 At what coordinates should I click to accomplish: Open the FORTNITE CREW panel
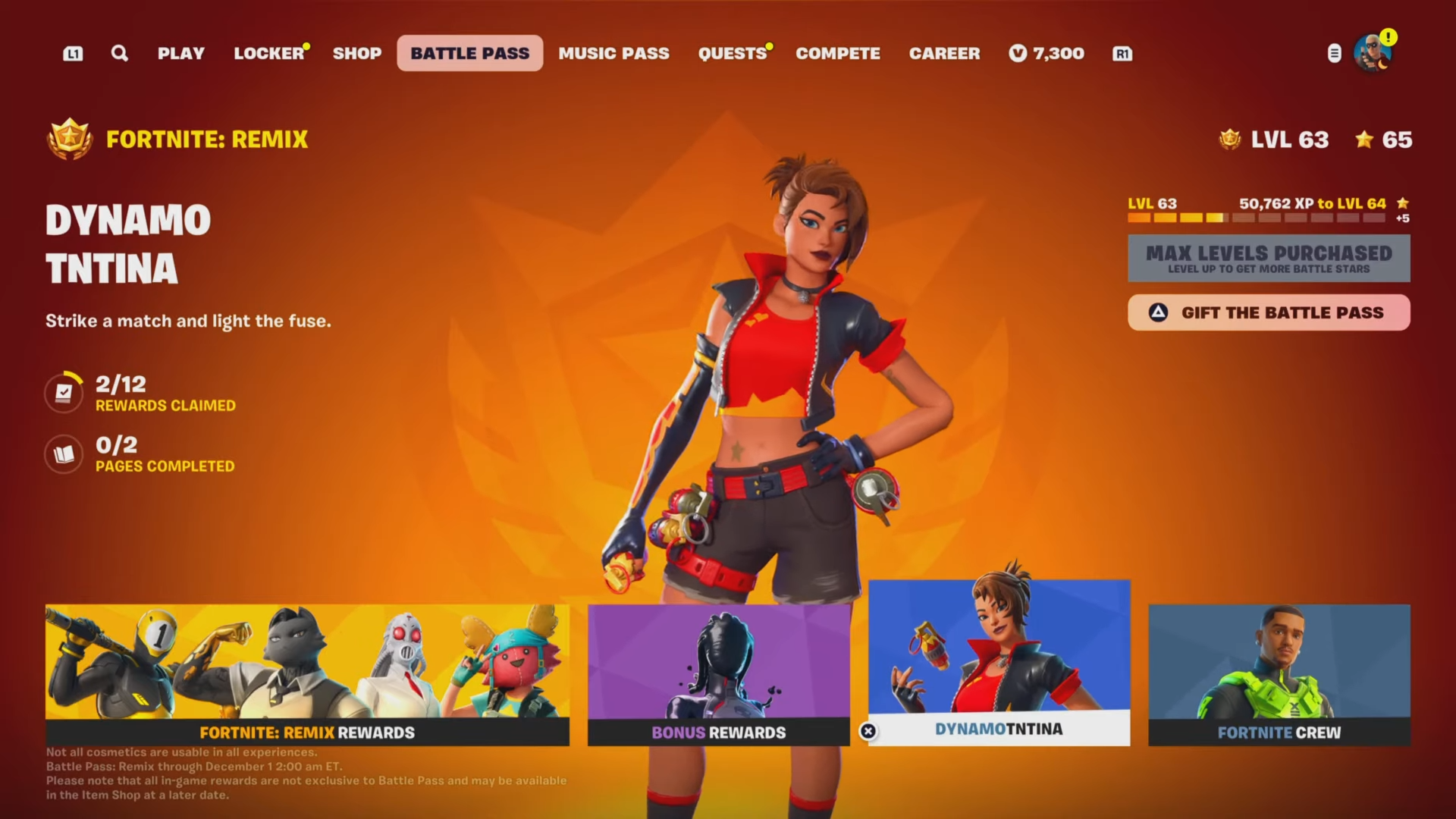(1282, 675)
